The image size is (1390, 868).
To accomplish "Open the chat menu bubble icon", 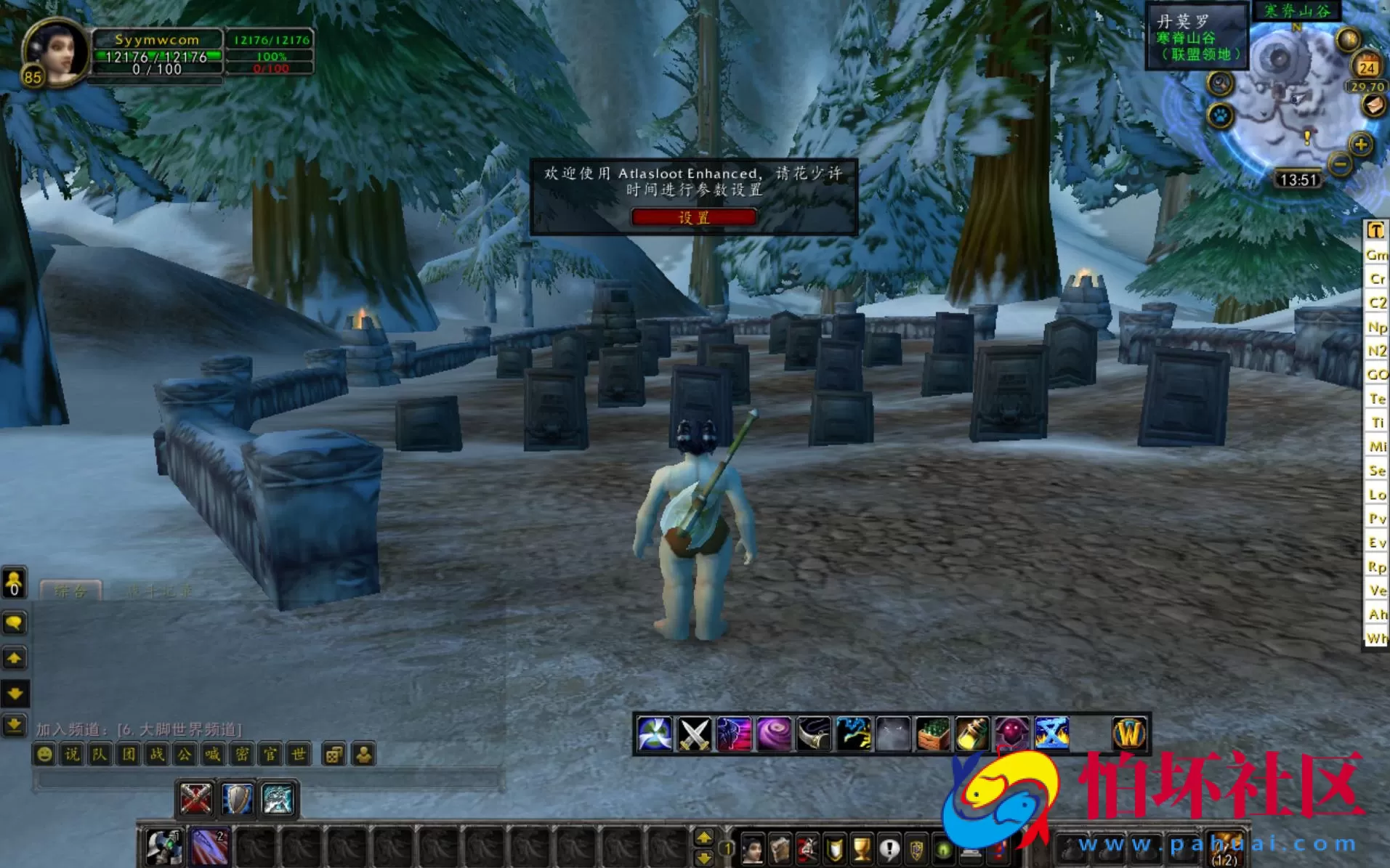I will point(14,622).
